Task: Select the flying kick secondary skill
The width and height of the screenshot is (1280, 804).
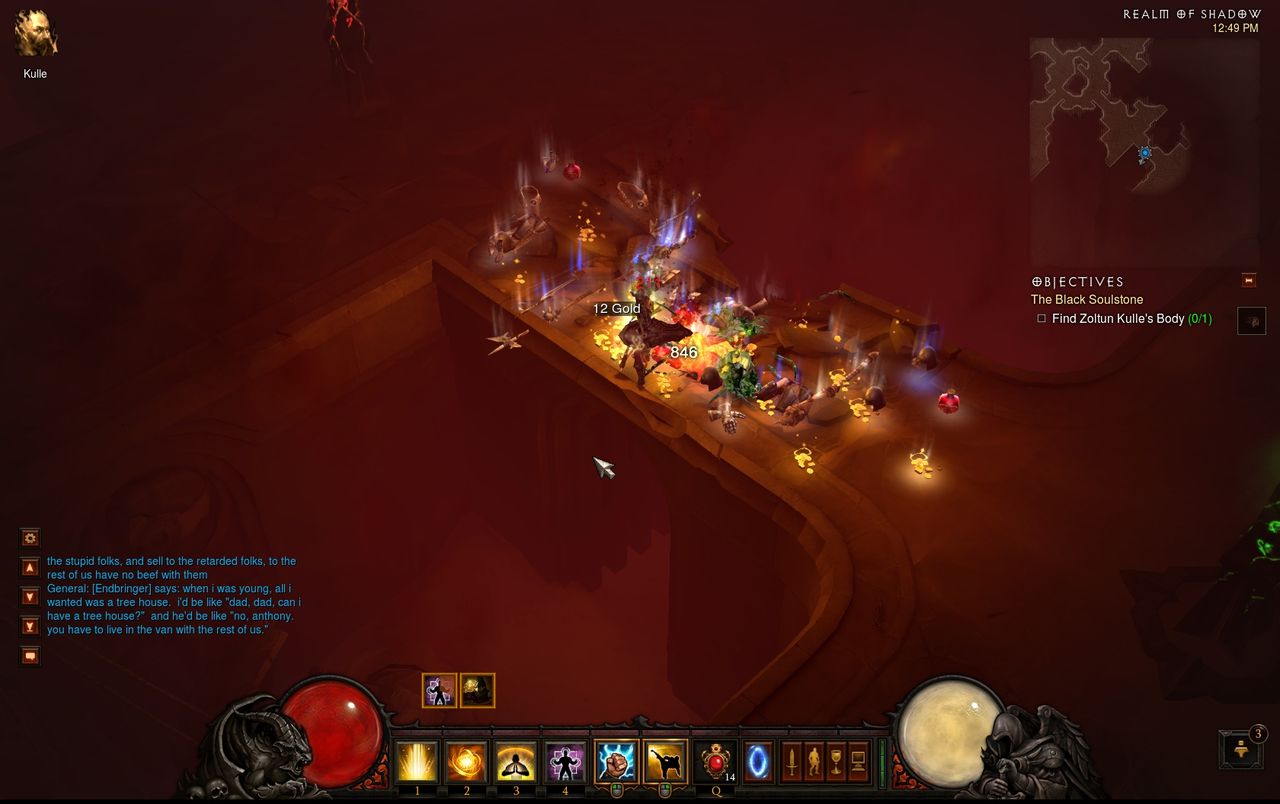Action: pos(665,762)
